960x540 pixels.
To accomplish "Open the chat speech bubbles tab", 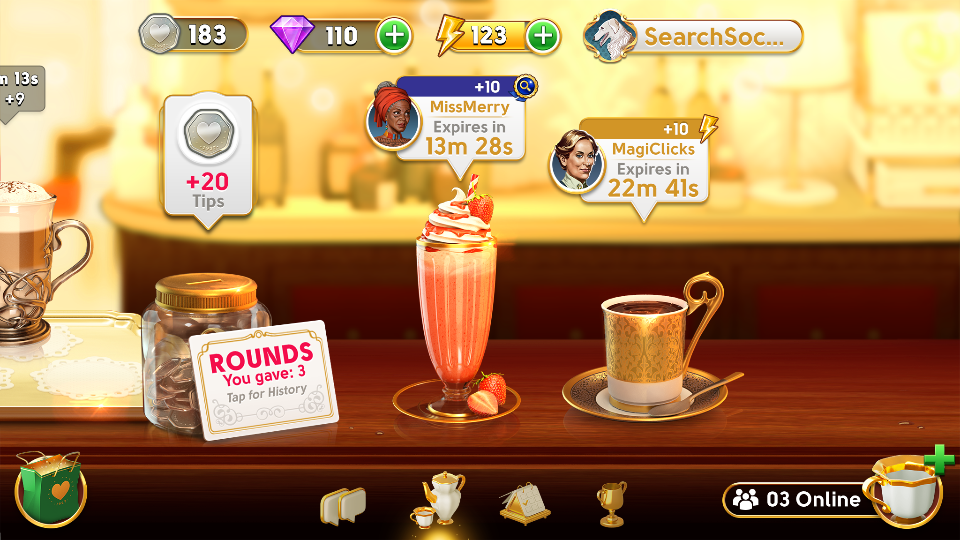I will [x=343, y=505].
